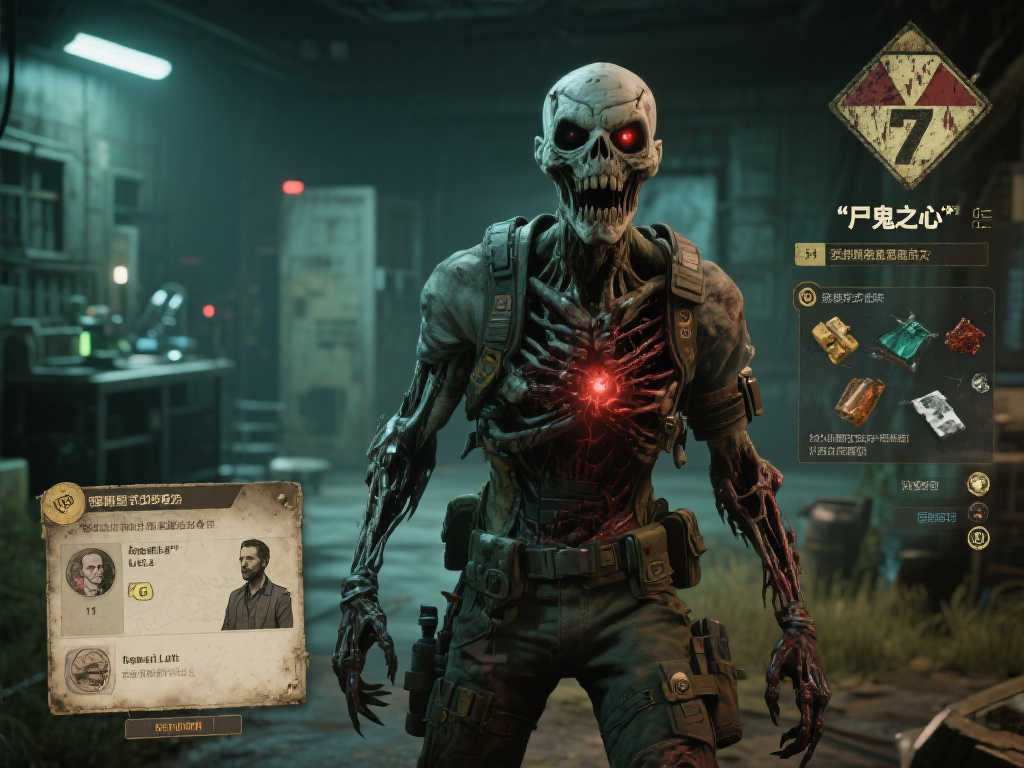The width and height of the screenshot is (1024, 768).
Task: Select the dark red round icon
Action: pyautogui.click(x=978, y=512)
